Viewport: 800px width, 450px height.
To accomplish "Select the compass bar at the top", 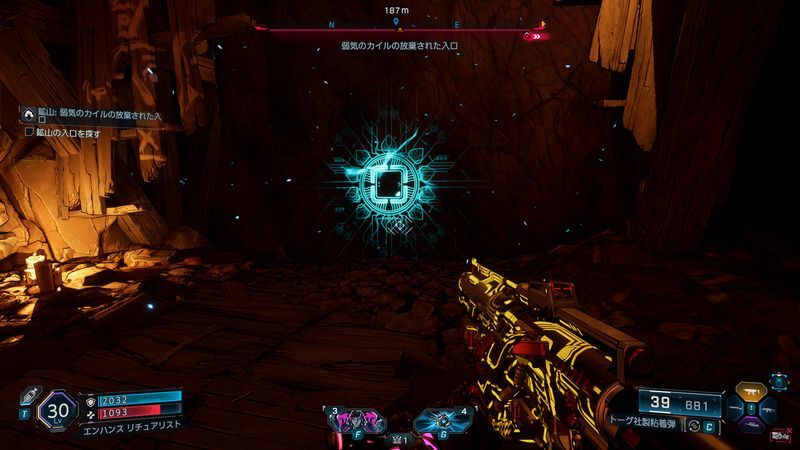I will point(400,31).
